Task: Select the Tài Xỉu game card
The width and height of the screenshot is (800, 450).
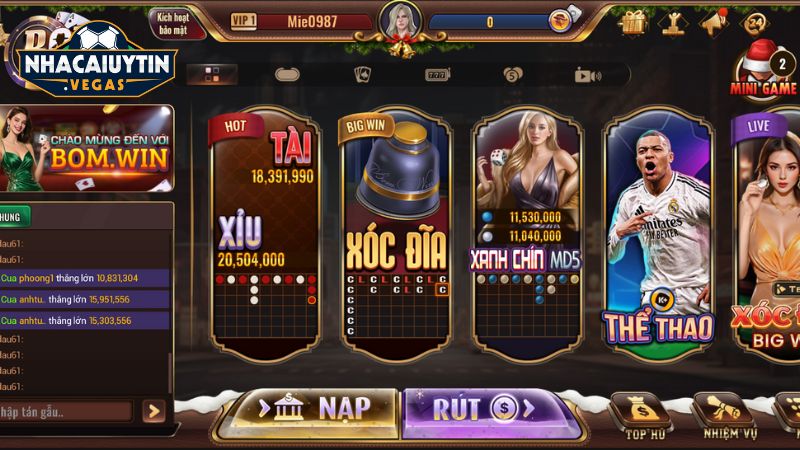Action: coord(266,235)
